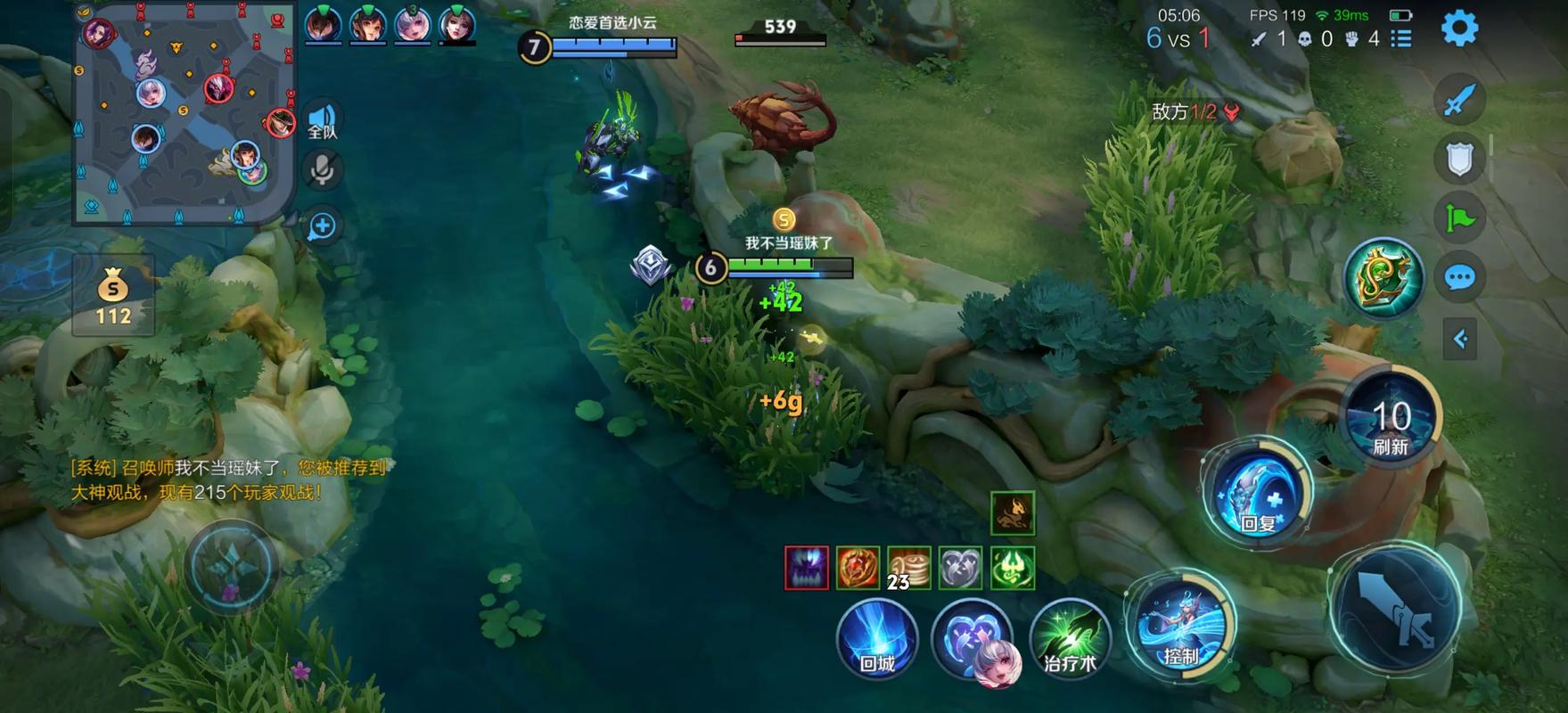
Task: Tap the magnifier plus button below microphone
Action: 323,226
